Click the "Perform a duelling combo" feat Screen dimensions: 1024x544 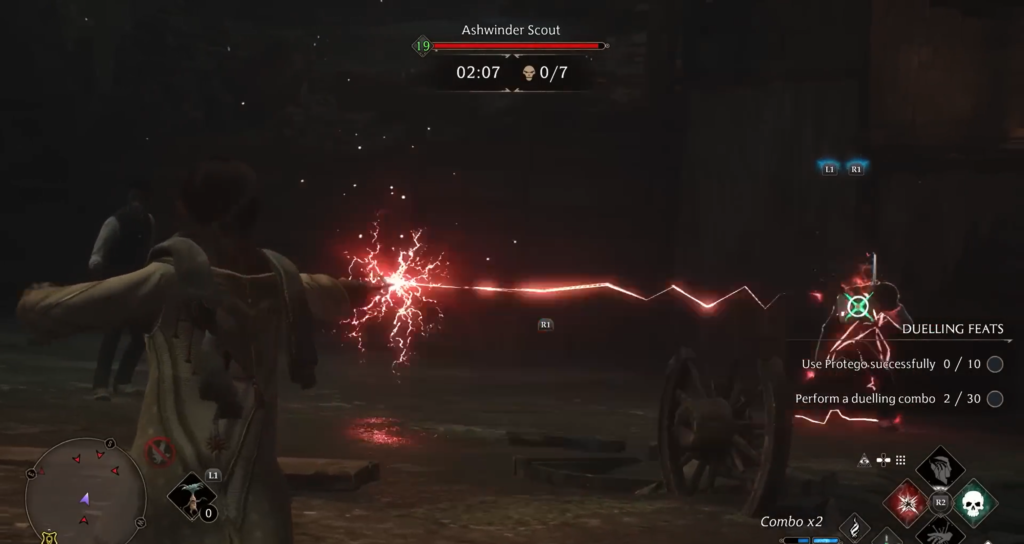pos(865,398)
